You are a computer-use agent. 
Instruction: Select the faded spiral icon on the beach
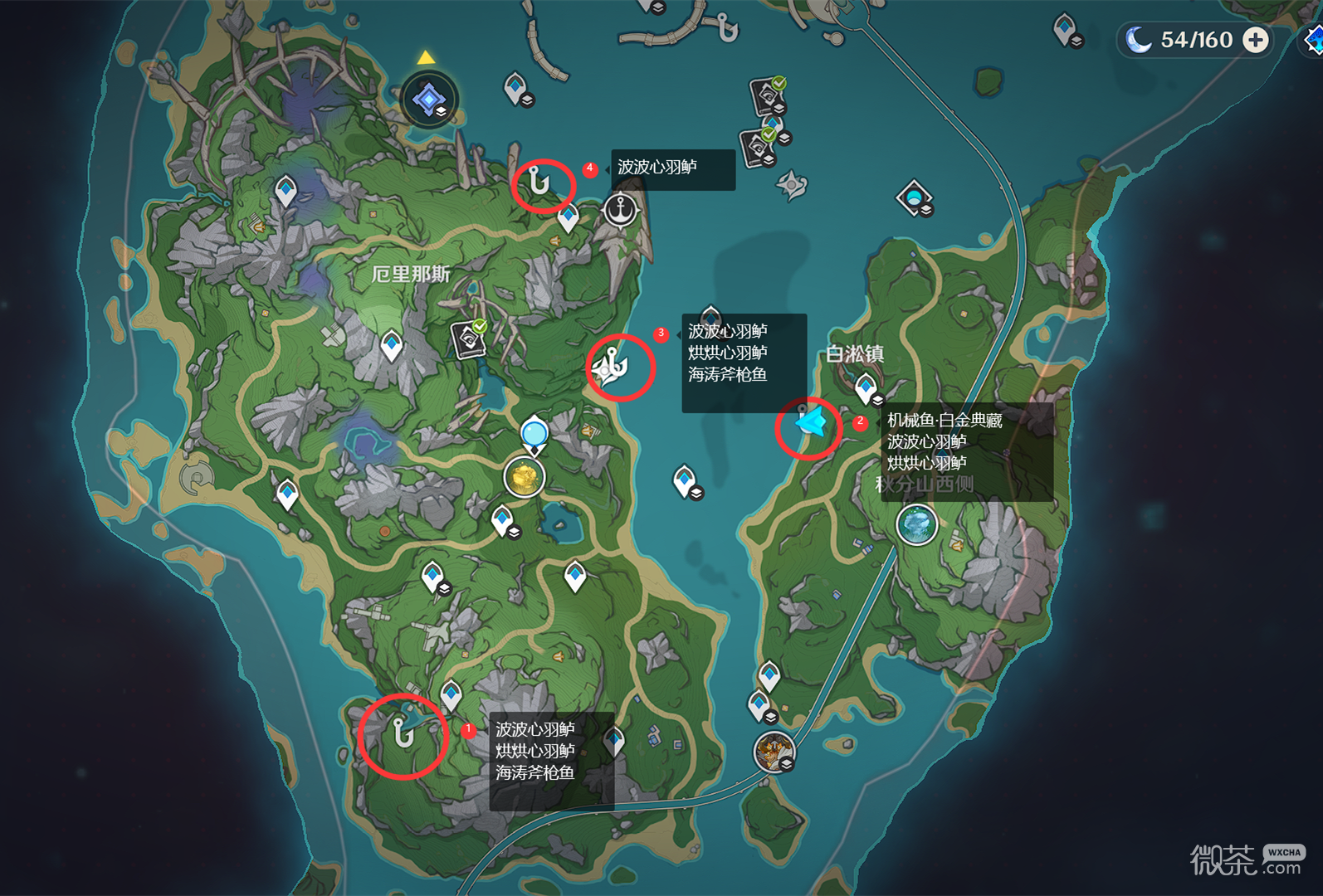[x=198, y=477]
